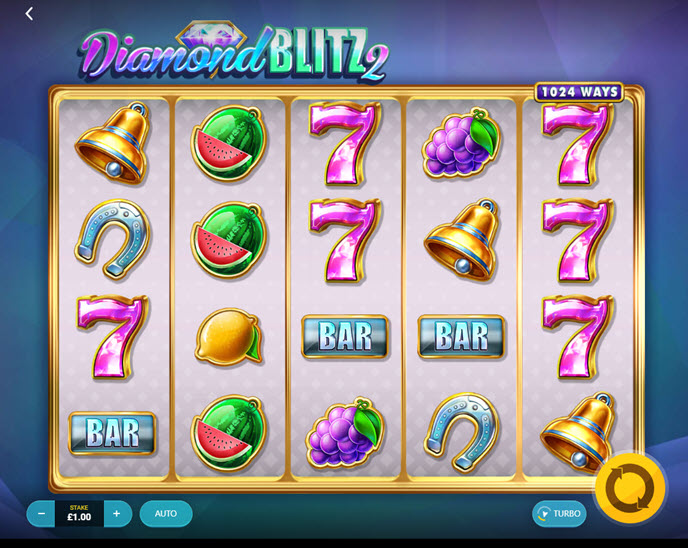Decrease the stake with the minus button
Screen dimensions: 688x548
(41, 514)
